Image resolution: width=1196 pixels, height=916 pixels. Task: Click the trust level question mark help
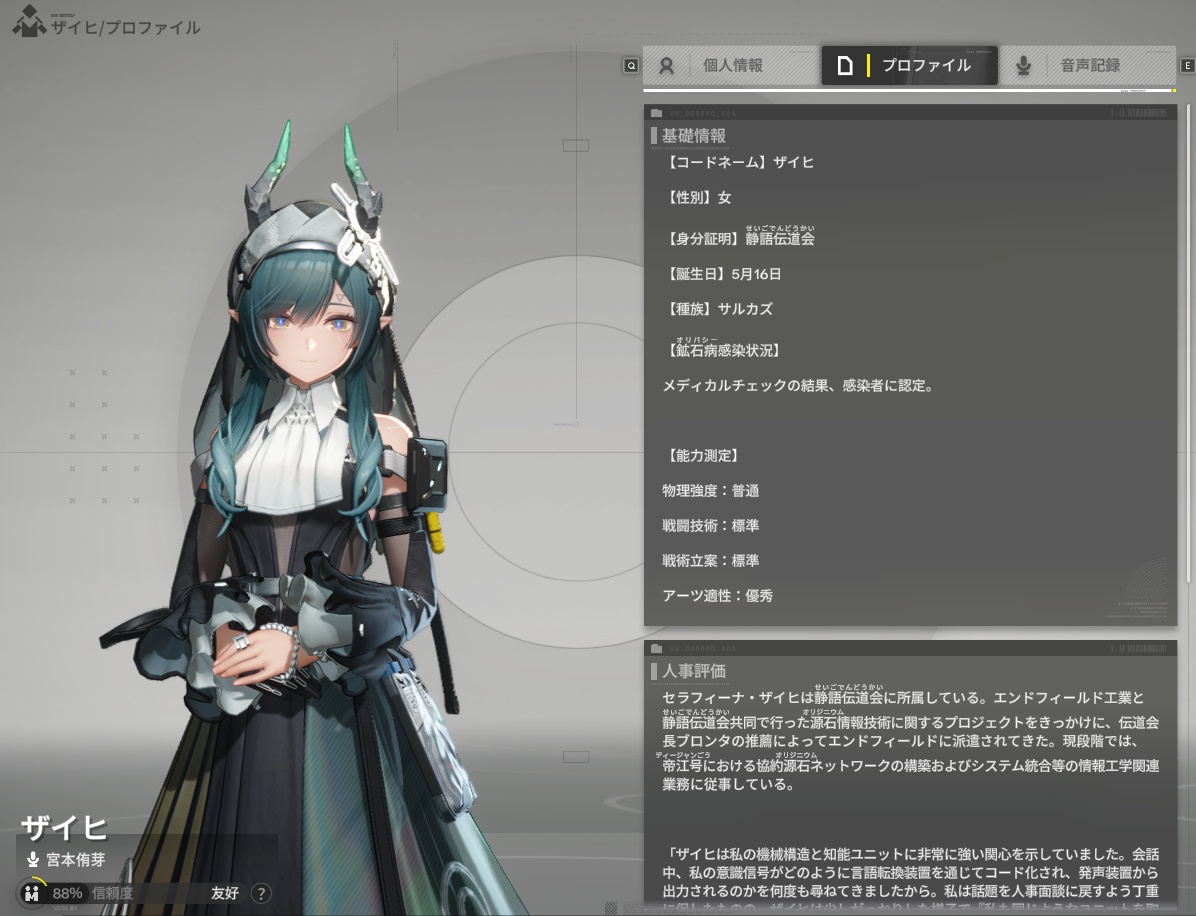[261, 893]
